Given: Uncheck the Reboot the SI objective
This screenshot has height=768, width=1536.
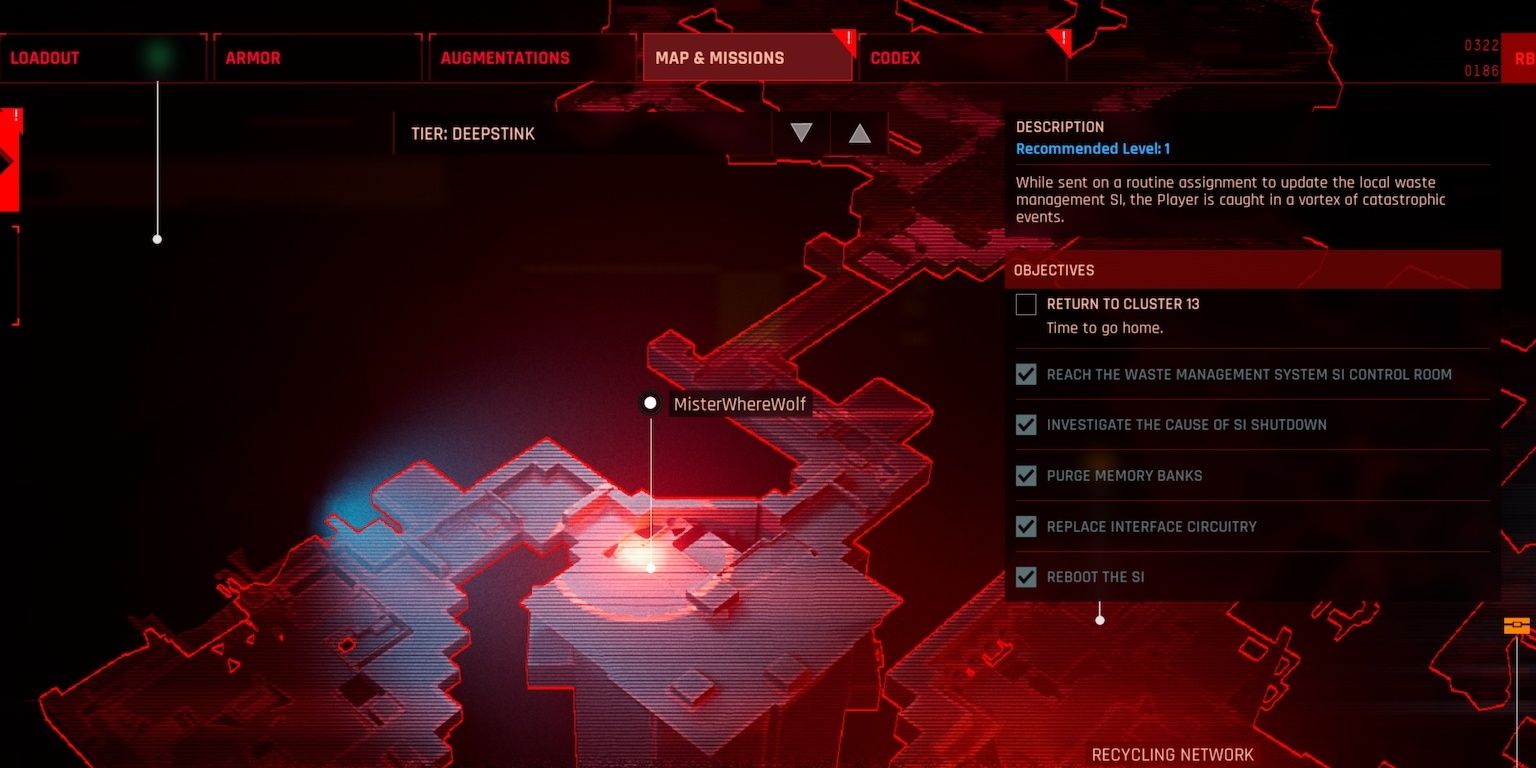Looking at the screenshot, I should pyautogui.click(x=1026, y=576).
